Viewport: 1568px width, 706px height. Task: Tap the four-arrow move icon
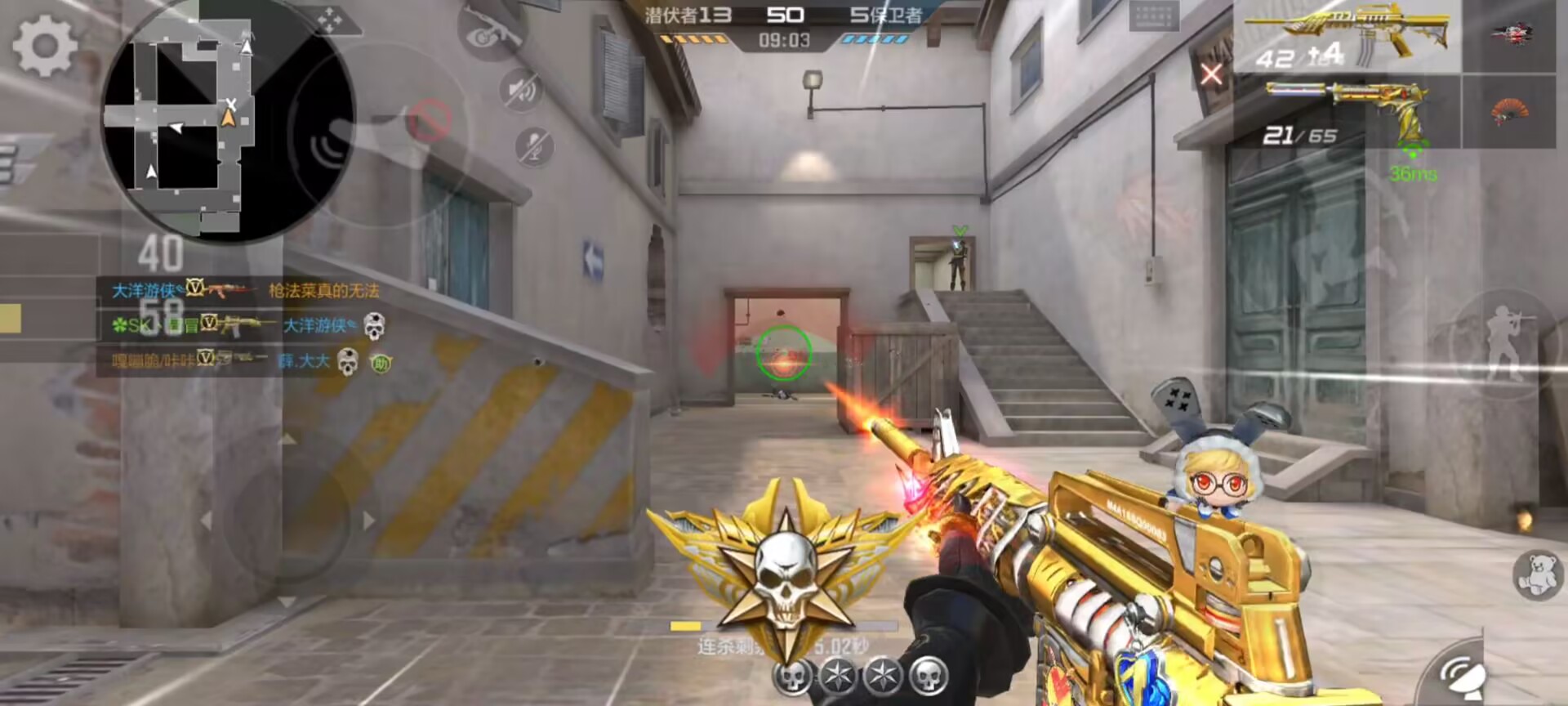(x=330, y=20)
